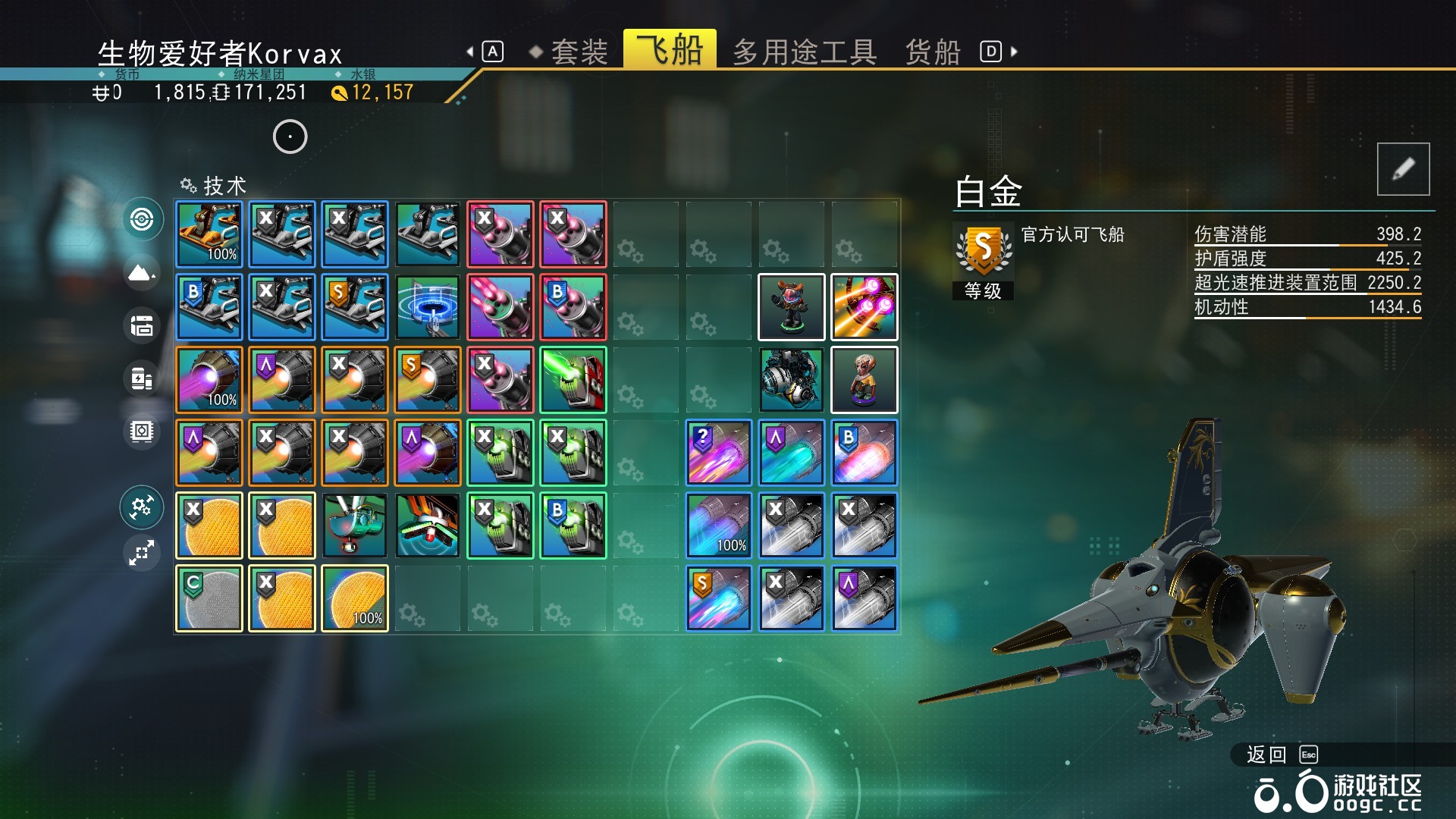Click the 返回 back label
The width and height of the screenshot is (1456, 819).
[x=1266, y=755]
